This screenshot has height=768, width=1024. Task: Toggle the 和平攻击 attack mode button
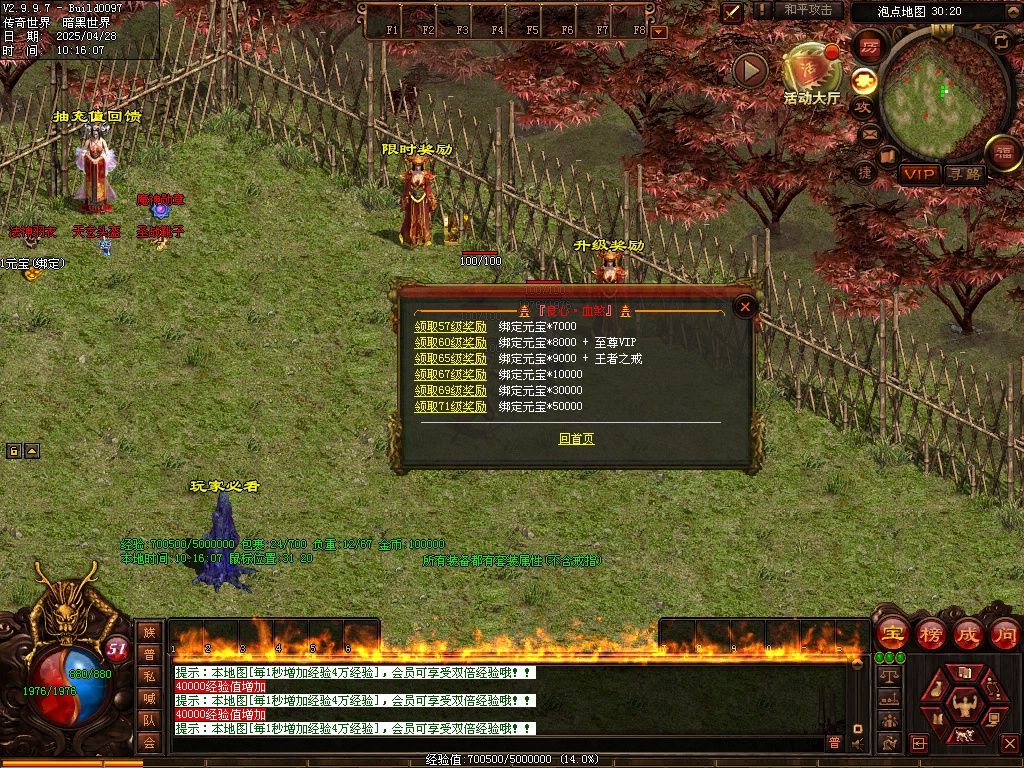pos(808,10)
